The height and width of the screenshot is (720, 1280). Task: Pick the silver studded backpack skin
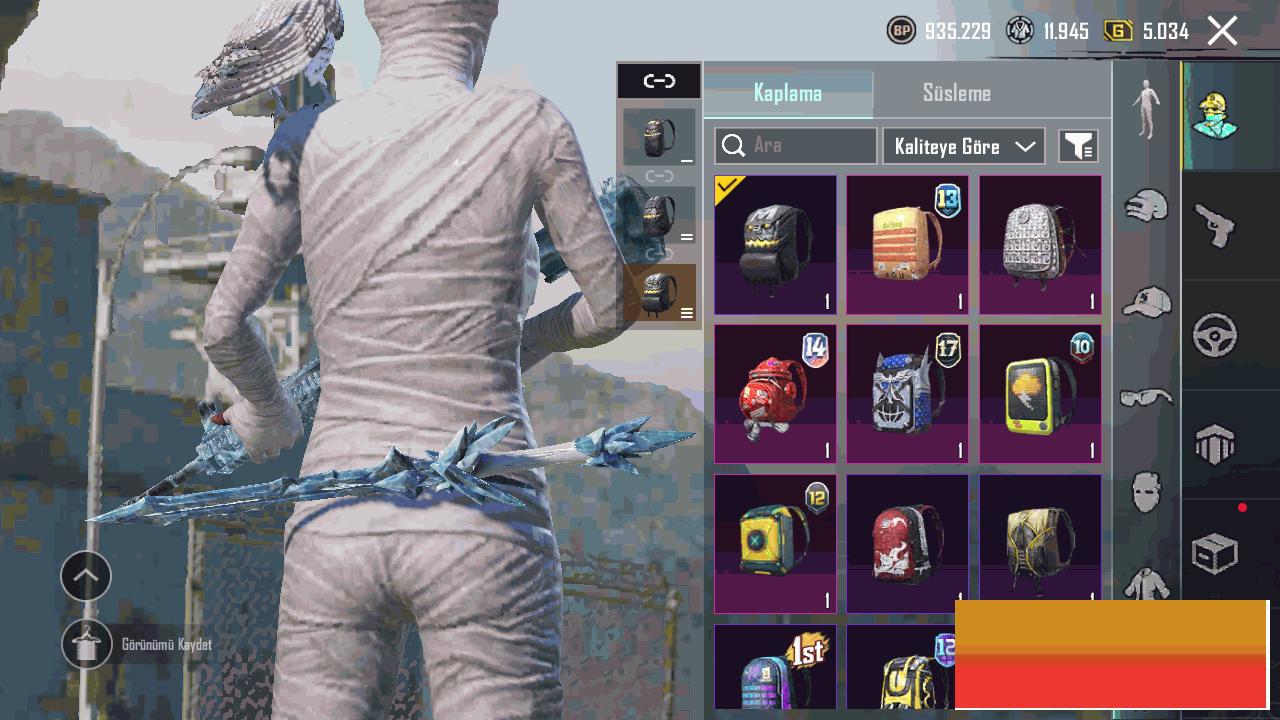[x=1040, y=245]
